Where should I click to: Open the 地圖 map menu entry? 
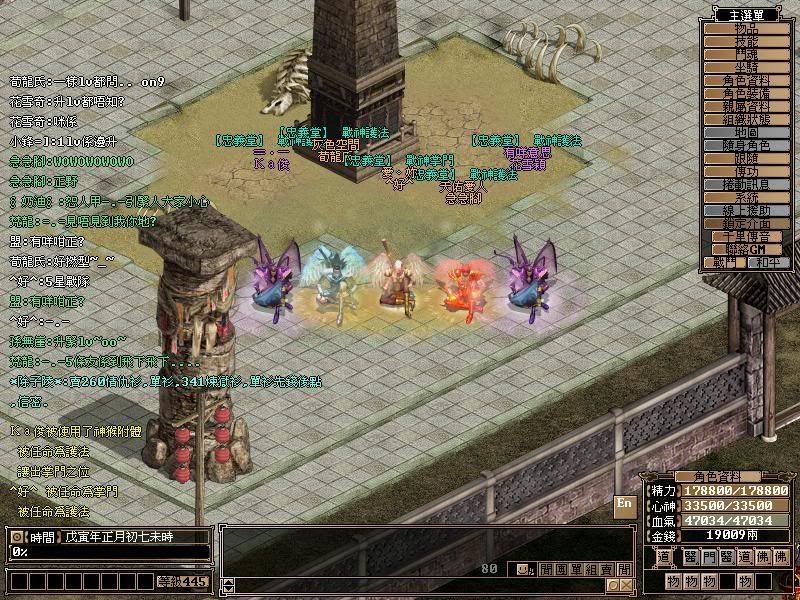pos(747,133)
